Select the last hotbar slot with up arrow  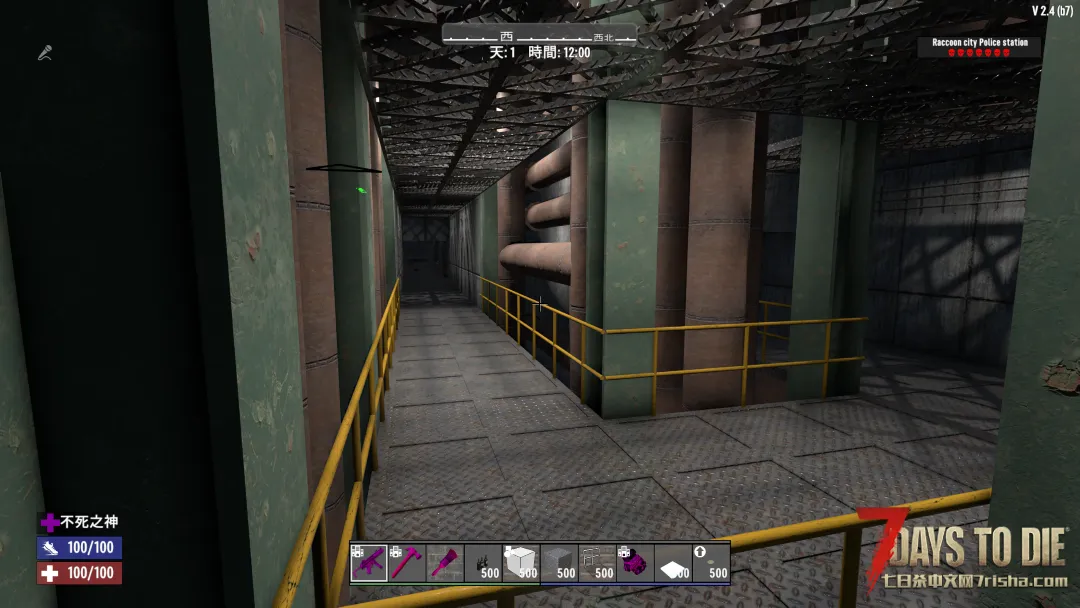711,562
